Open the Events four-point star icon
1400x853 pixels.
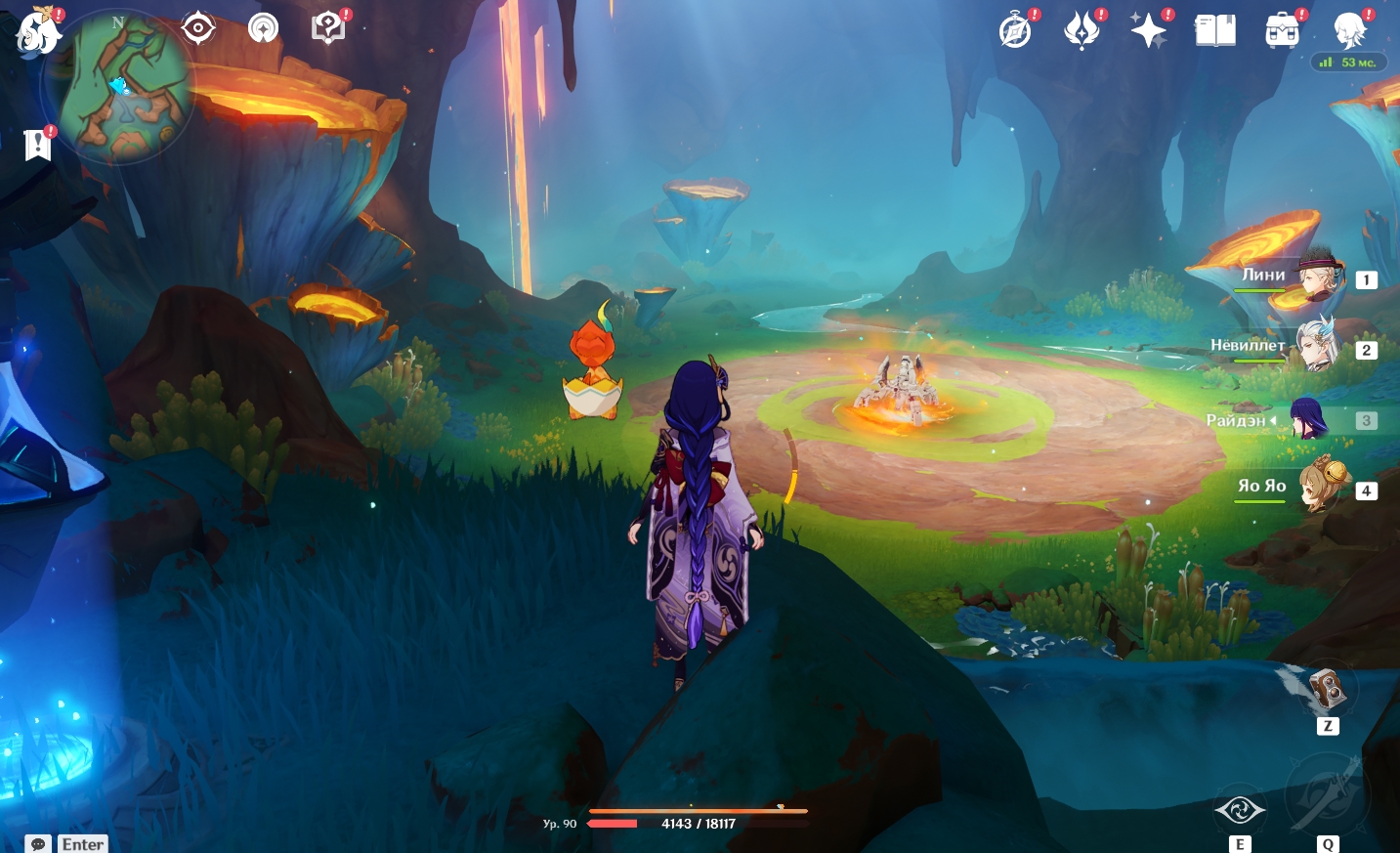pyautogui.click(x=1148, y=31)
